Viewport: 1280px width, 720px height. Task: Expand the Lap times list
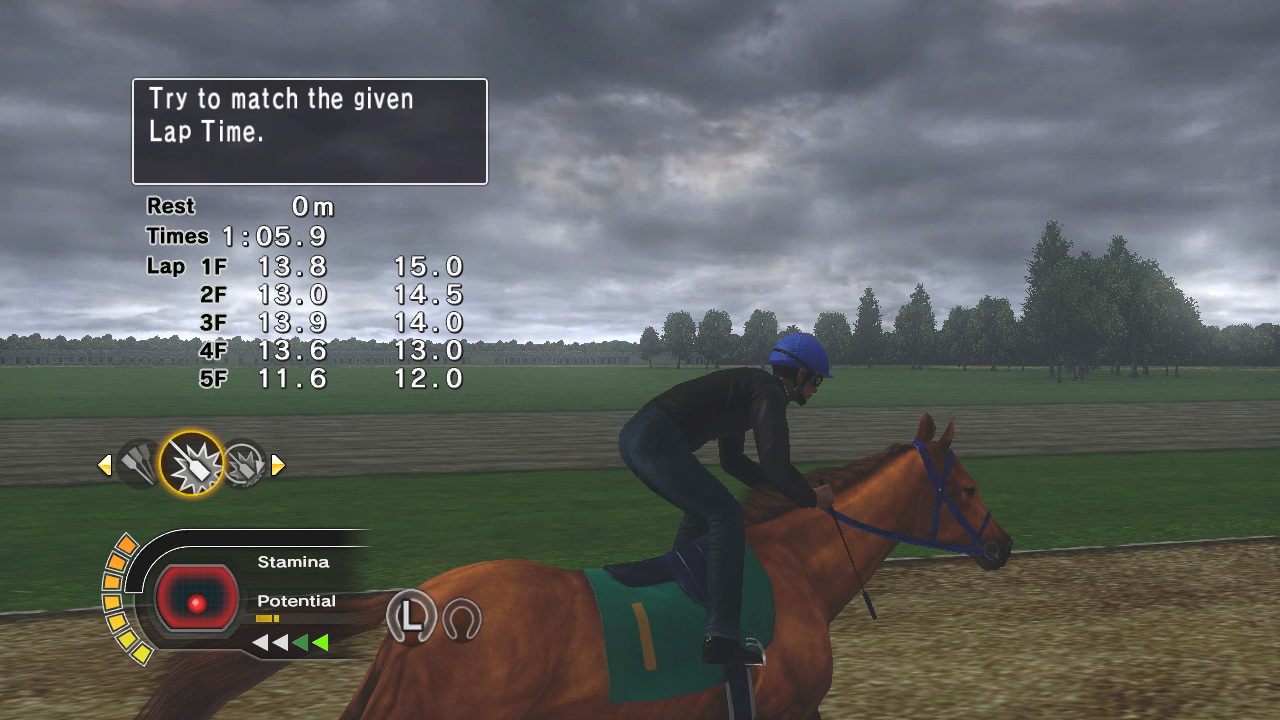click(x=170, y=267)
